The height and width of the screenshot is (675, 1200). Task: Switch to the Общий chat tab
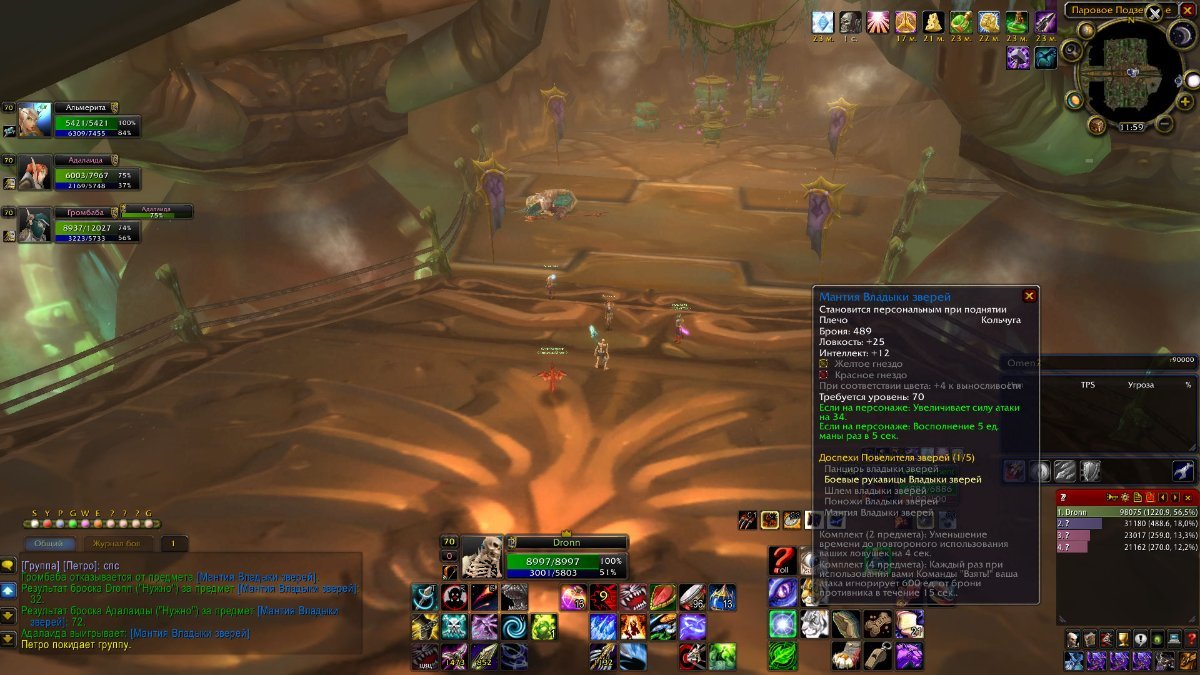click(49, 544)
